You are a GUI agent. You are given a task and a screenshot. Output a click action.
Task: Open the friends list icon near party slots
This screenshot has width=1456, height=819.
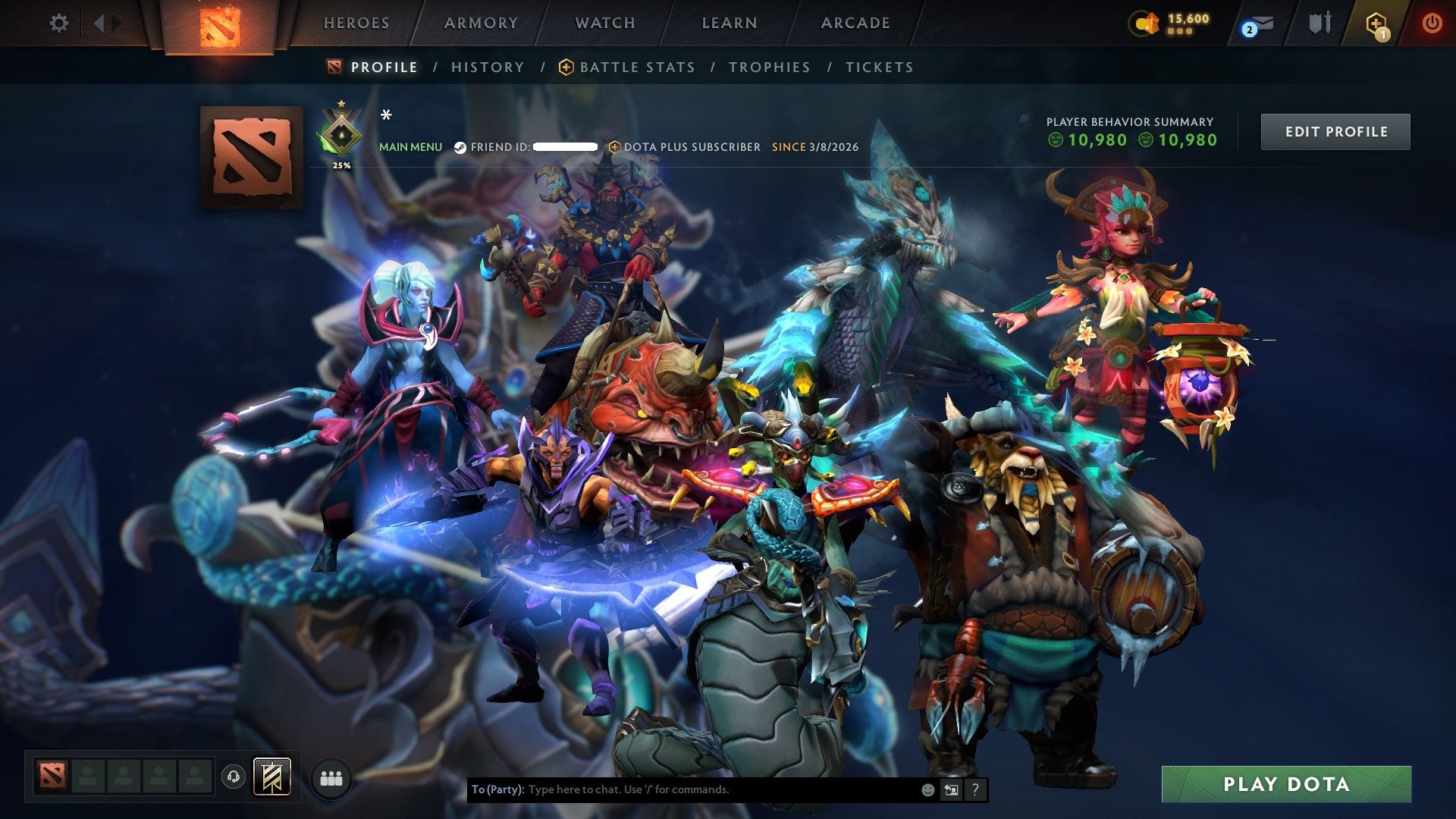[331, 777]
